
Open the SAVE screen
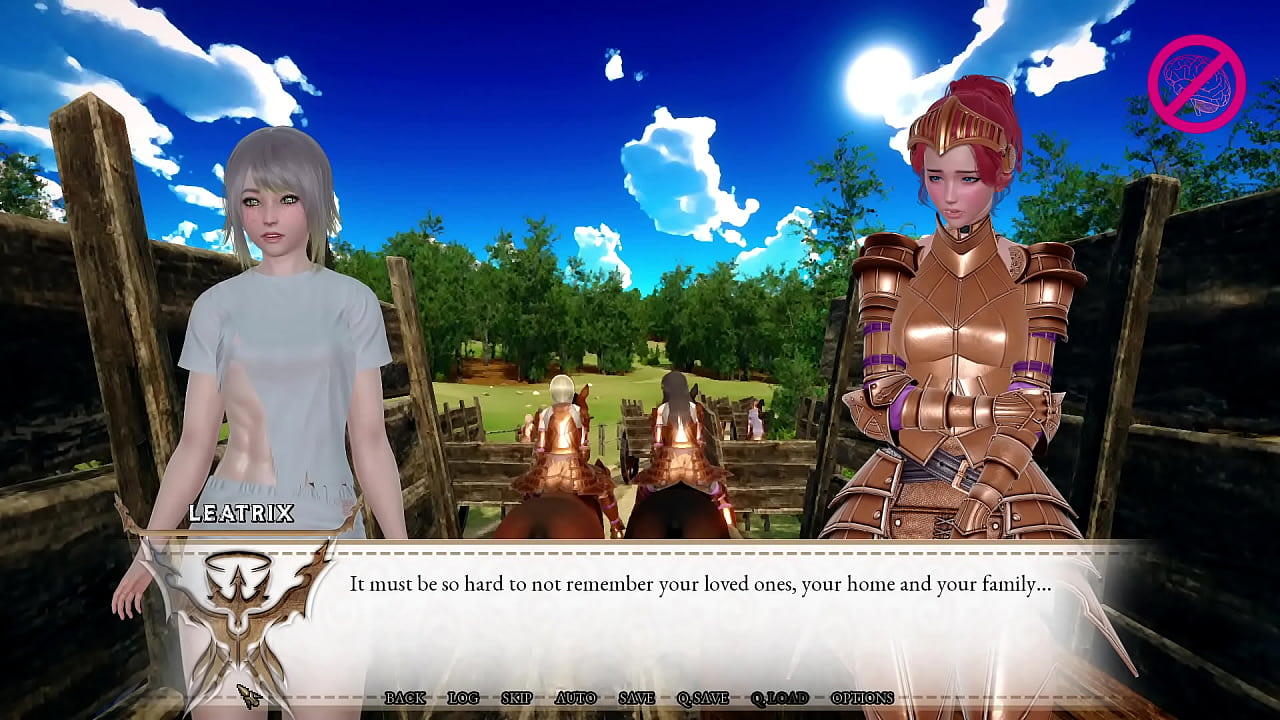click(636, 698)
